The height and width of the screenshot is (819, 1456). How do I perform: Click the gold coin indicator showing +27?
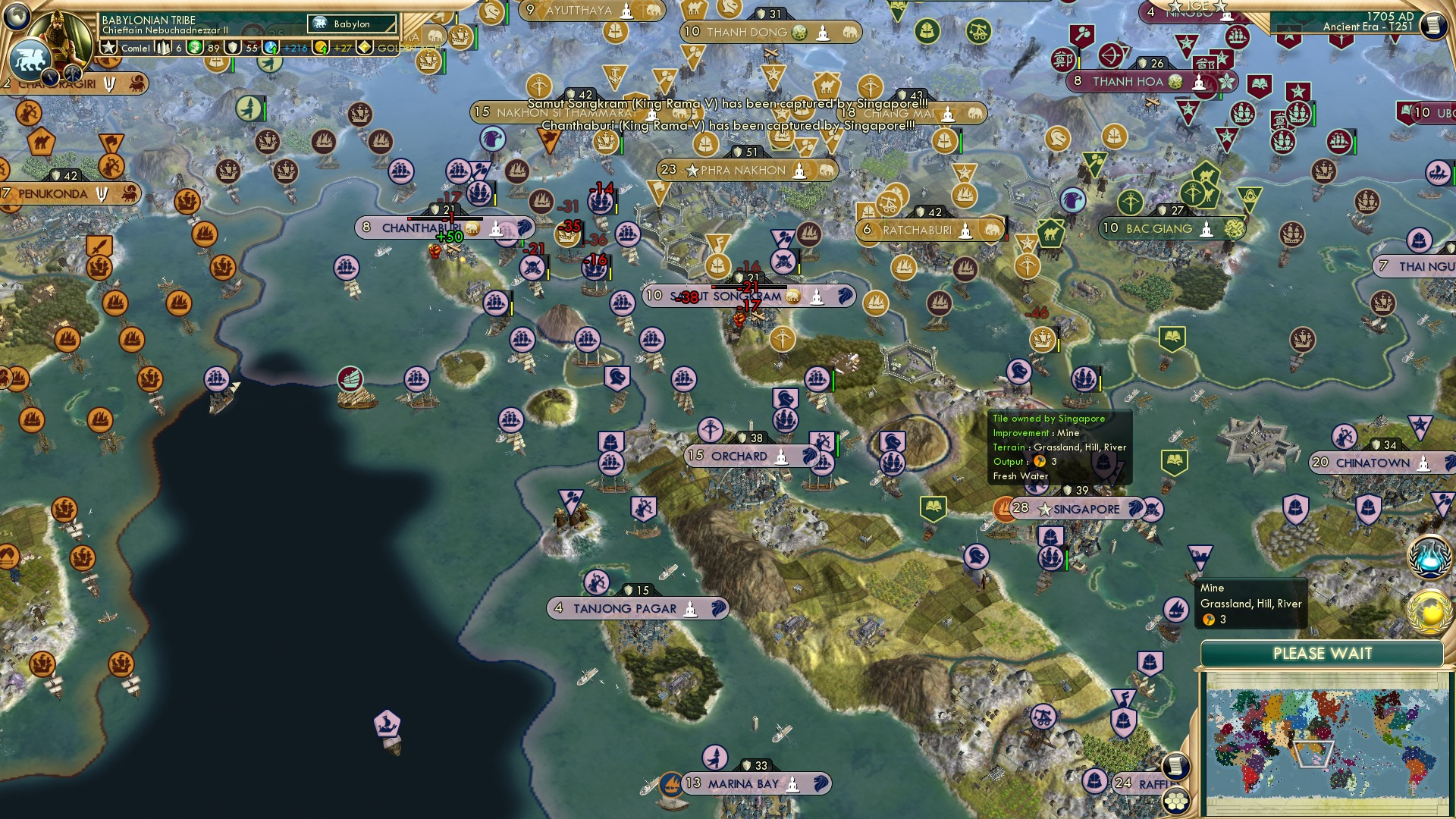pos(320,47)
